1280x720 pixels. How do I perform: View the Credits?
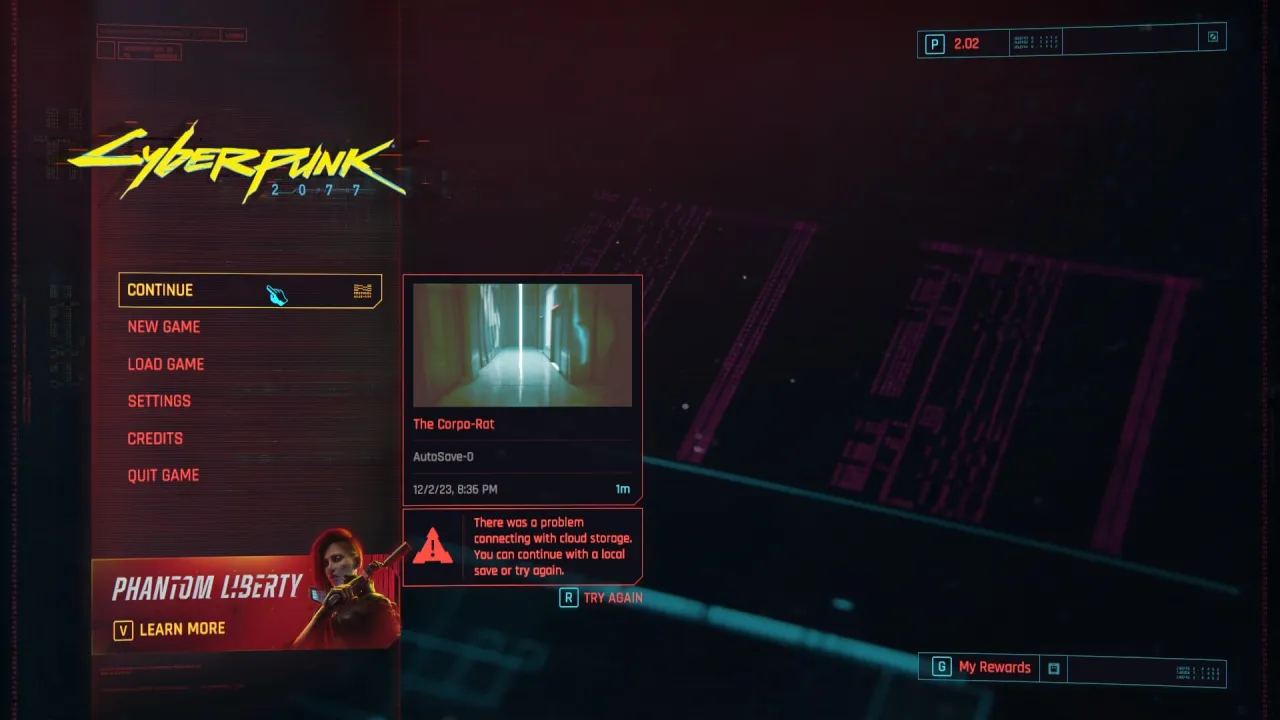[x=155, y=438]
